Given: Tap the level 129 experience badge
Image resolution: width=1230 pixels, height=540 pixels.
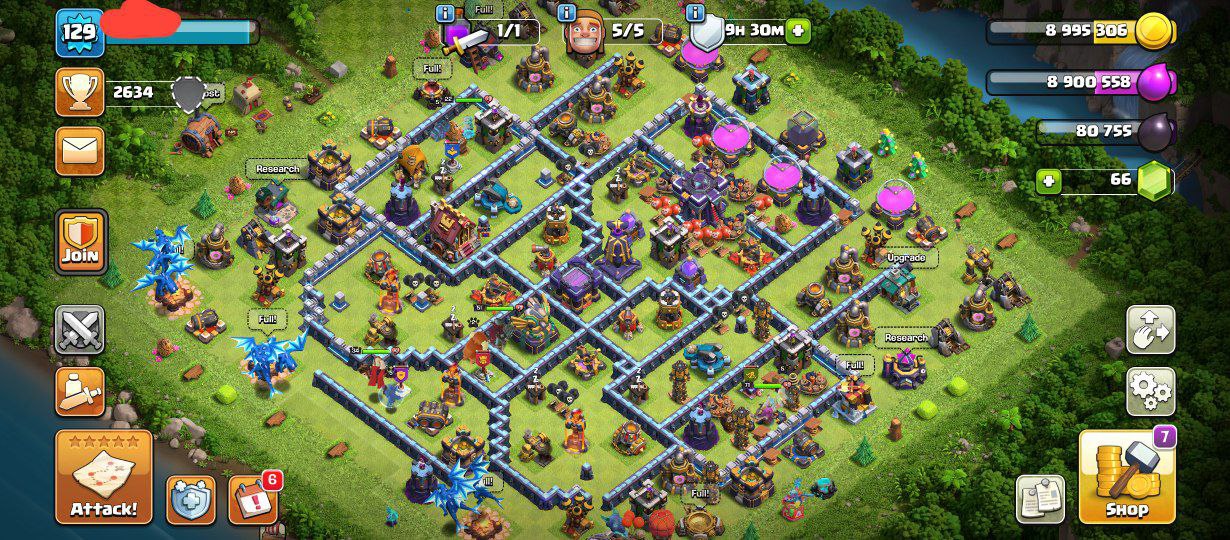Looking at the screenshot, I should point(79,32).
